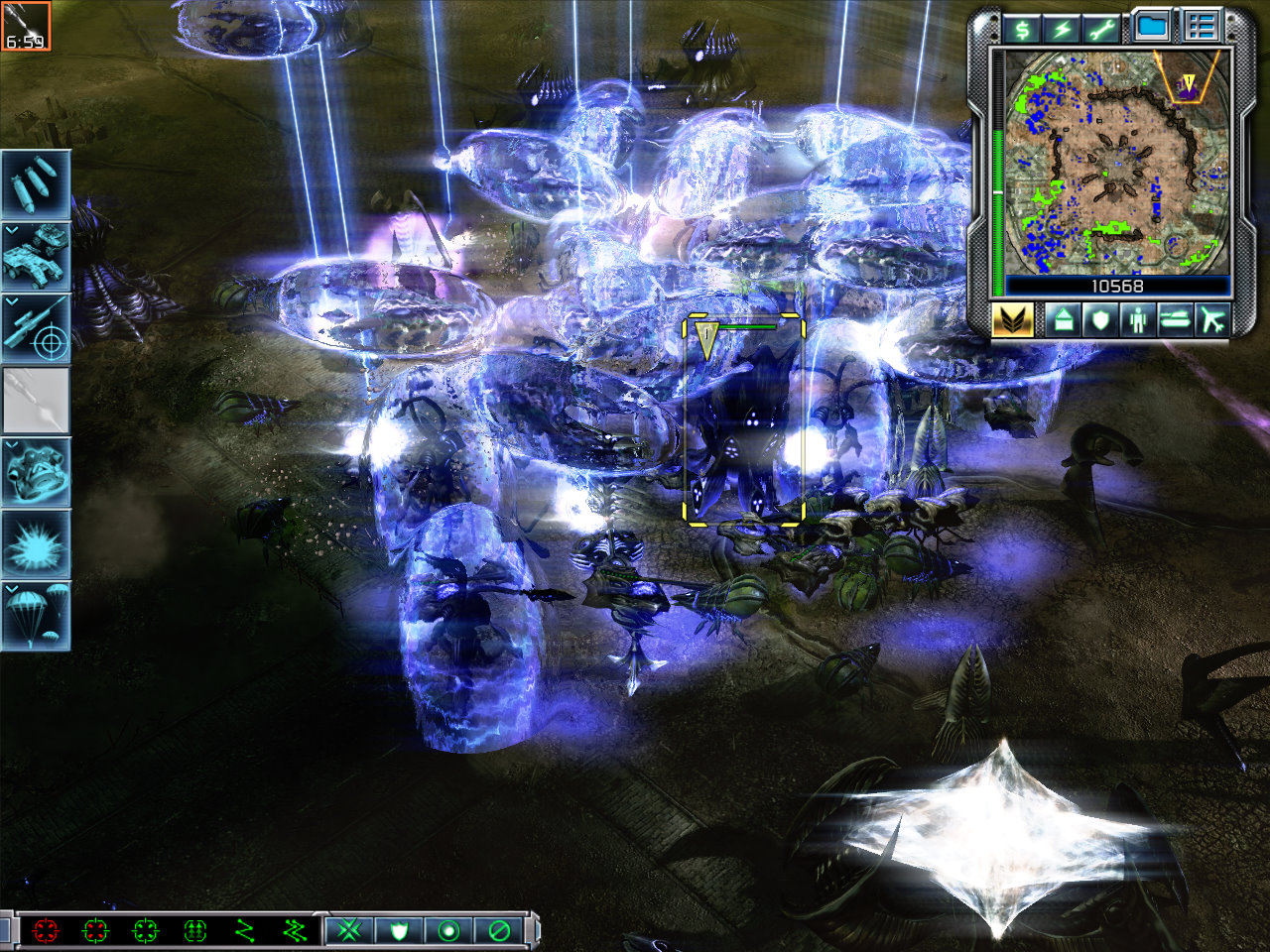The height and width of the screenshot is (952, 1270).
Task: Set guard stance with the shield button
Action: tap(399, 930)
